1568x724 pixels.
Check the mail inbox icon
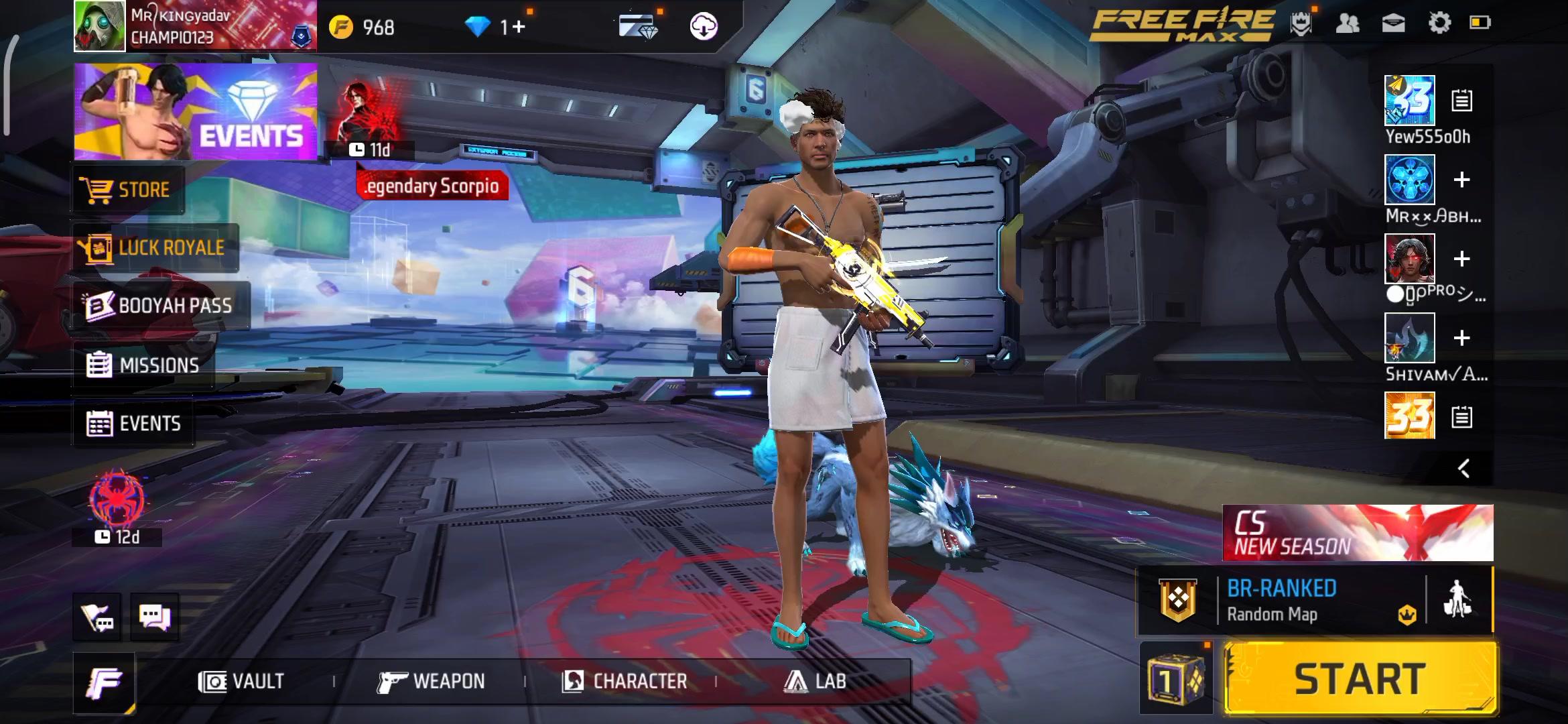click(x=1394, y=23)
